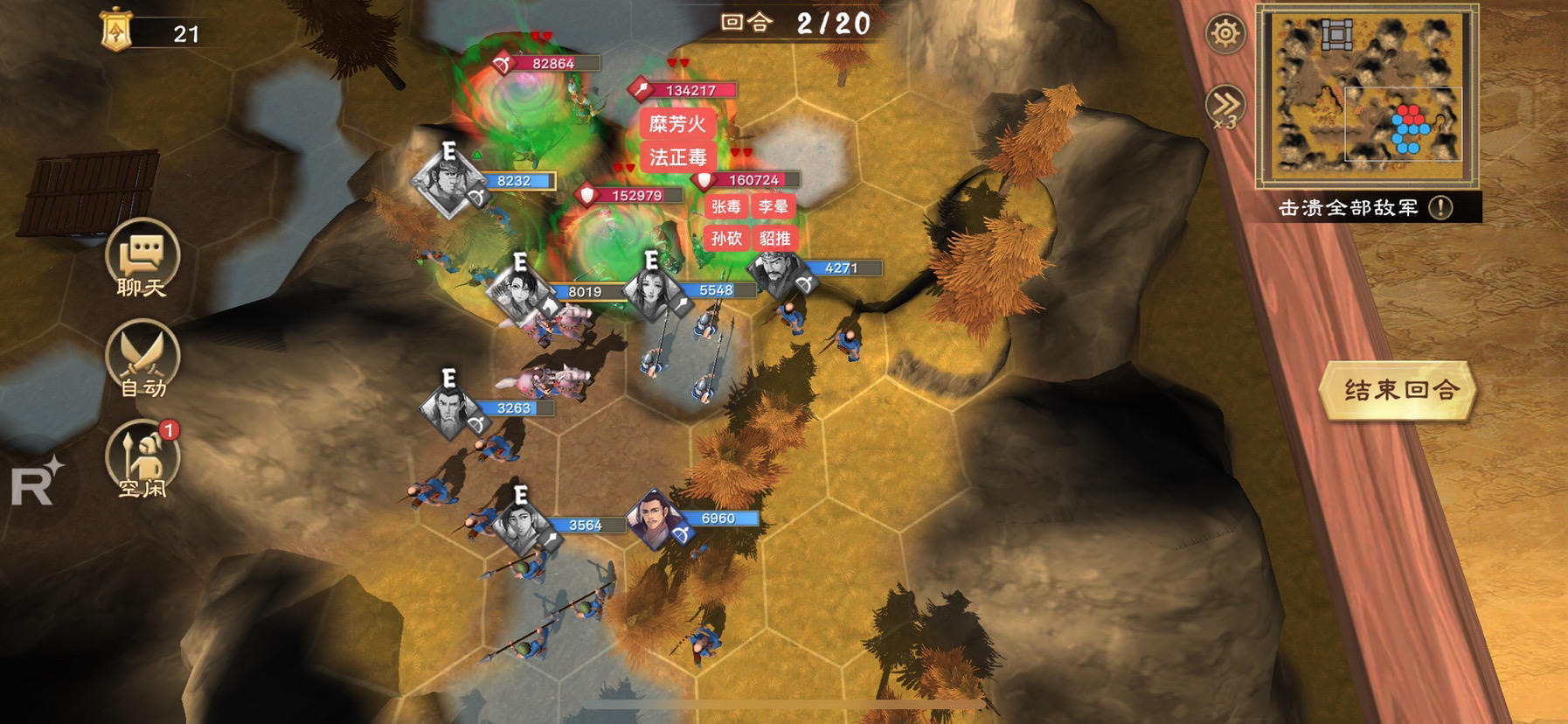The image size is (1568, 724).
Task: Show objective details exclamation icon
Action: pos(1440,207)
